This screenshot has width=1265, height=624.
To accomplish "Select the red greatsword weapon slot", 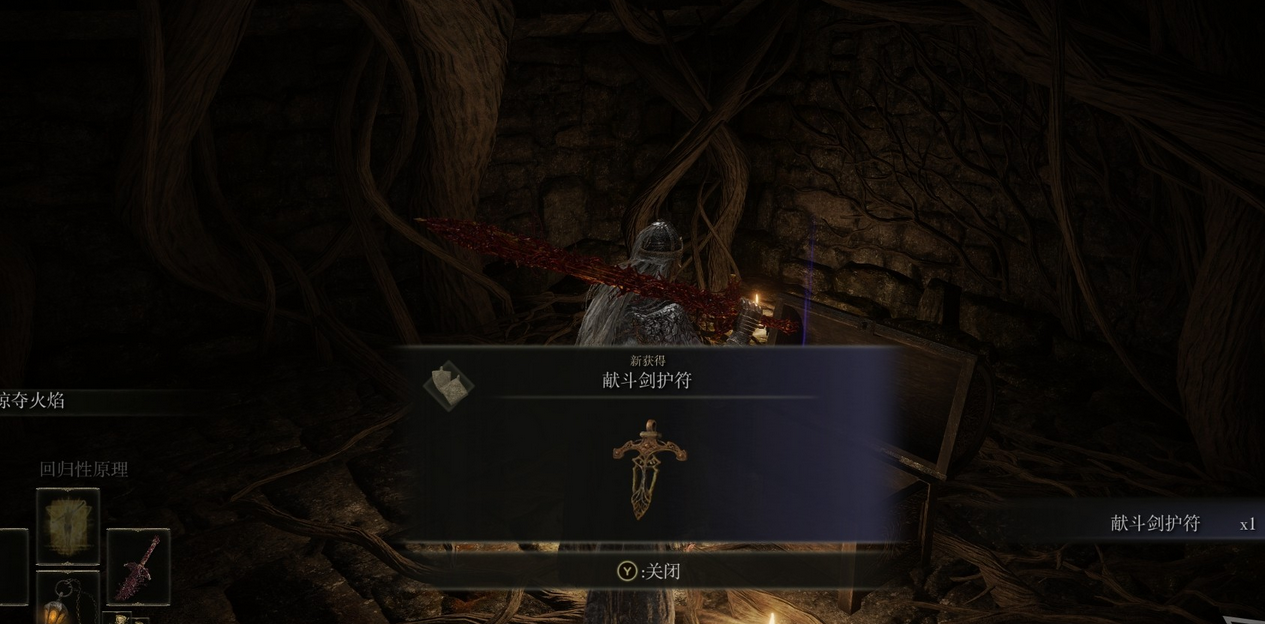I will coord(138,567).
